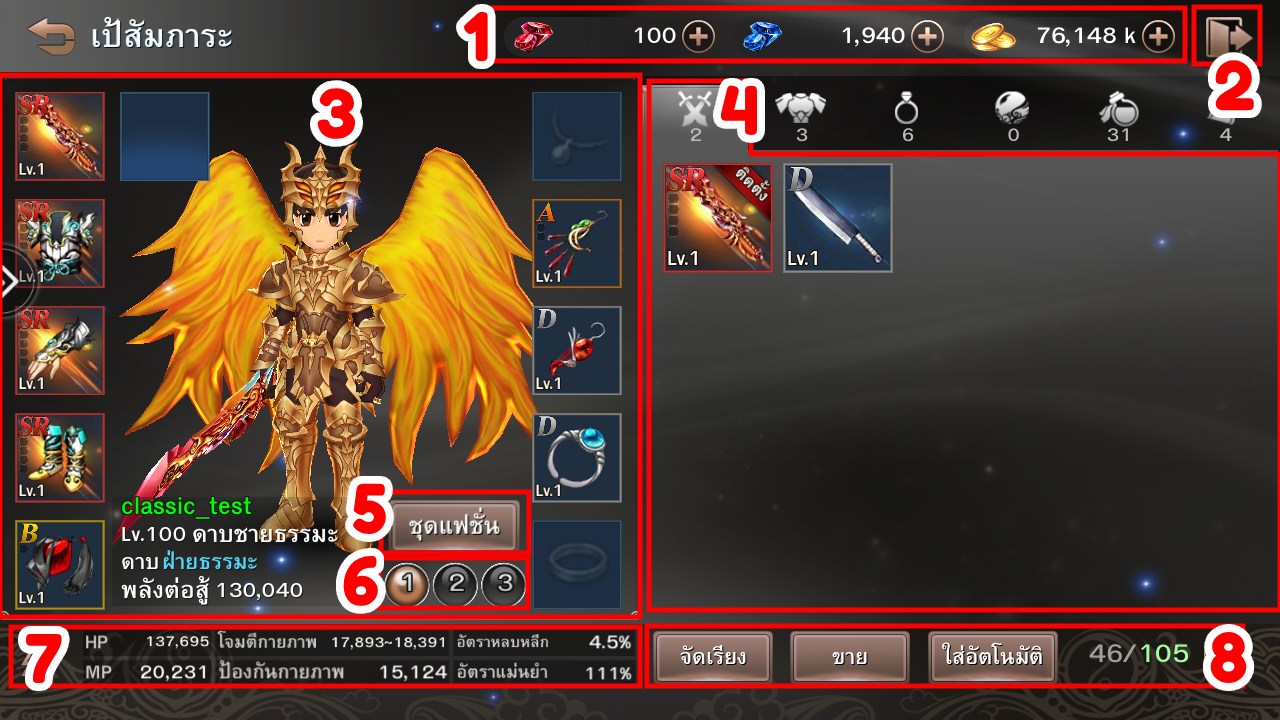Select the equipped SR flame sword in bag
Screen dimensions: 1280x720
tap(718, 218)
